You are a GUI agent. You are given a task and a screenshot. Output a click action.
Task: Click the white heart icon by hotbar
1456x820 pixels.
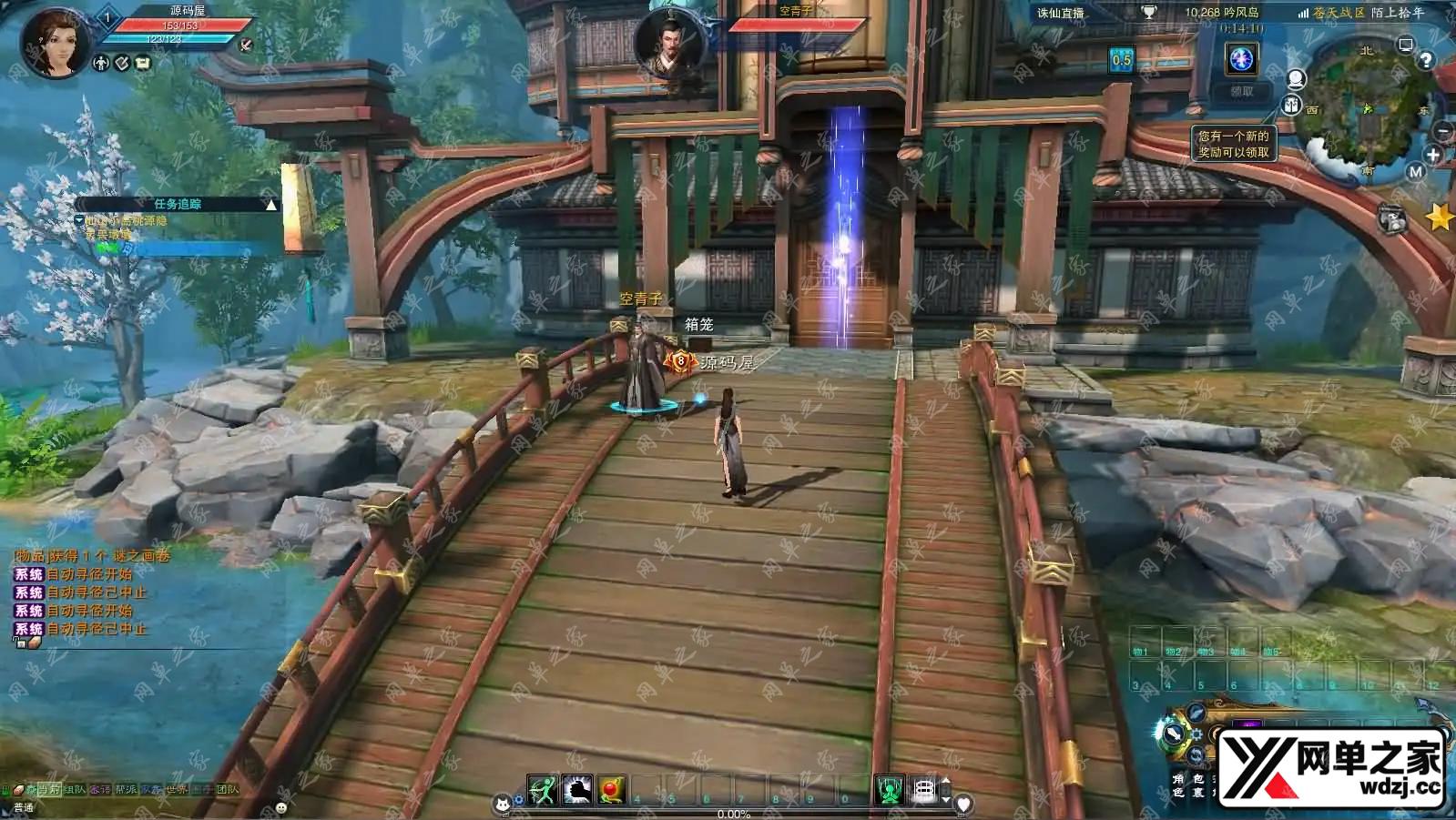tap(963, 803)
